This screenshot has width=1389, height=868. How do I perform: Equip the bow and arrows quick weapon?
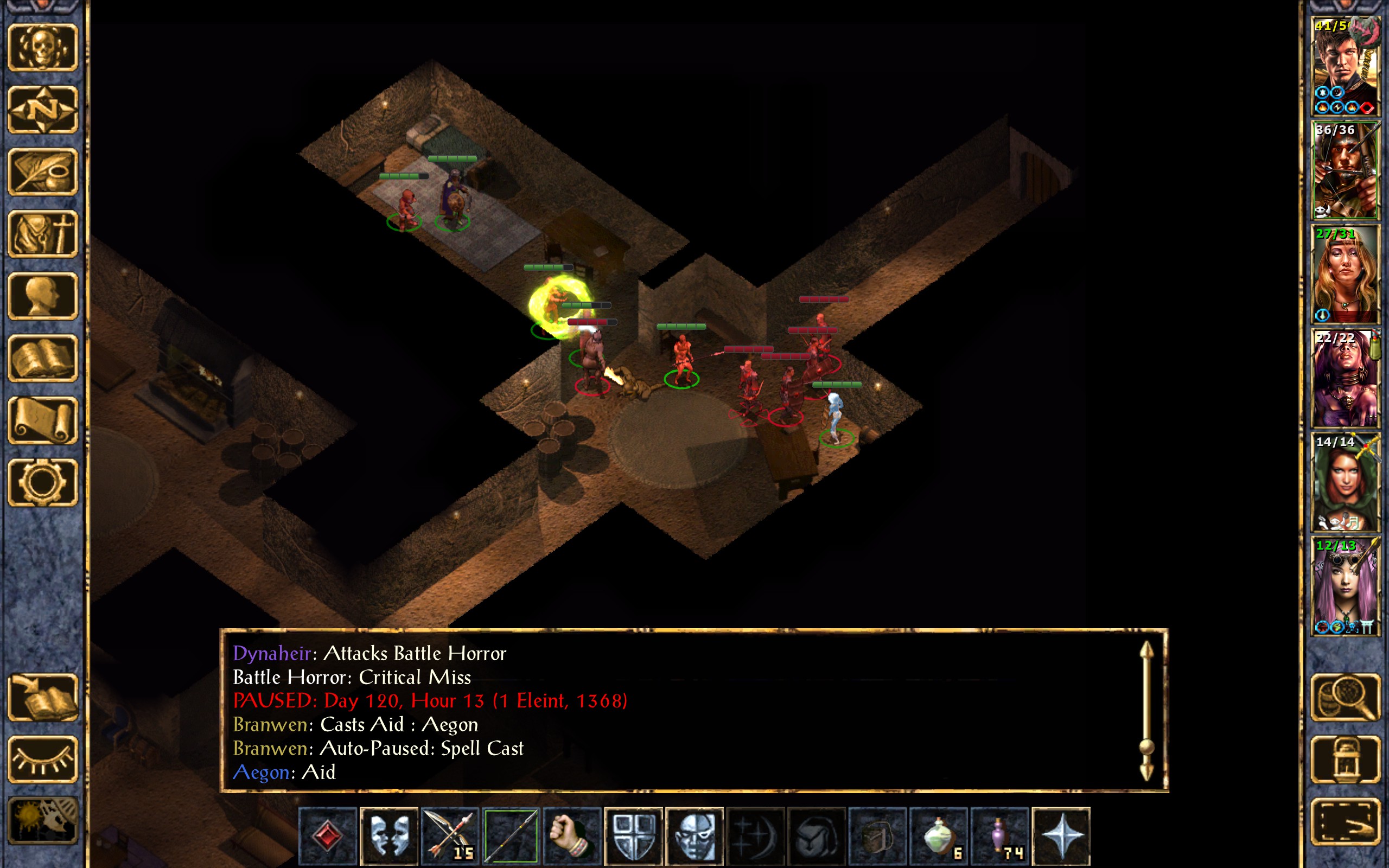[450, 836]
